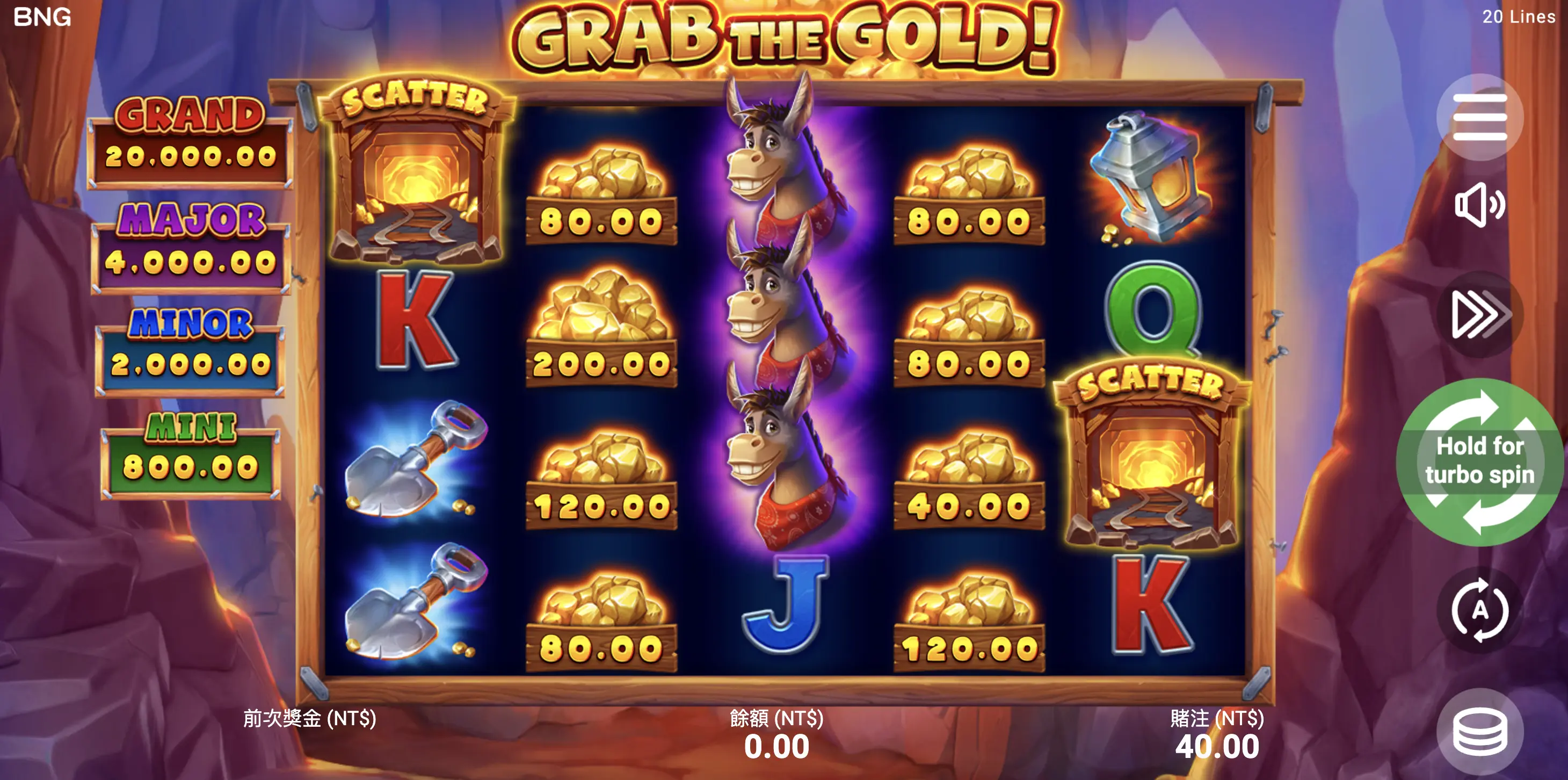
Task: Open the hamburger menu
Action: (x=1480, y=117)
